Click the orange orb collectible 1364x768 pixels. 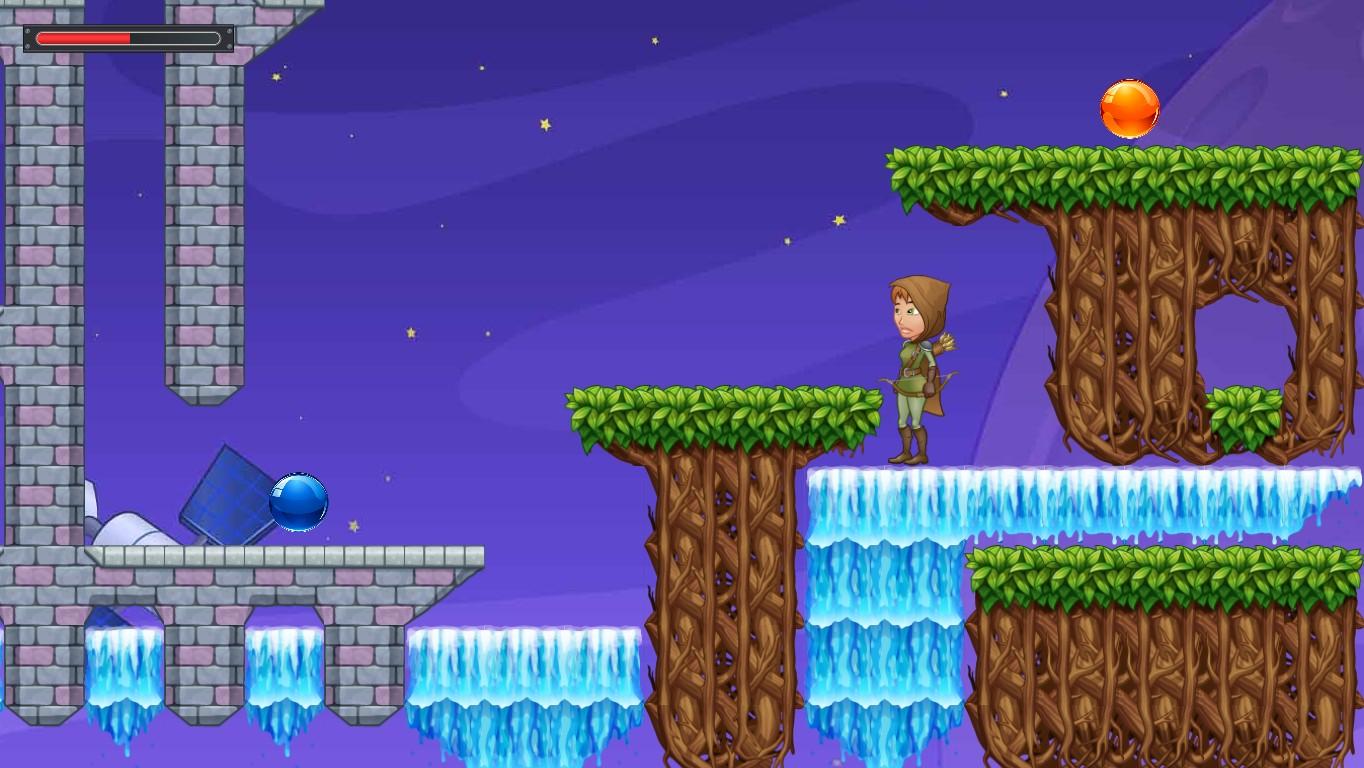click(1128, 106)
